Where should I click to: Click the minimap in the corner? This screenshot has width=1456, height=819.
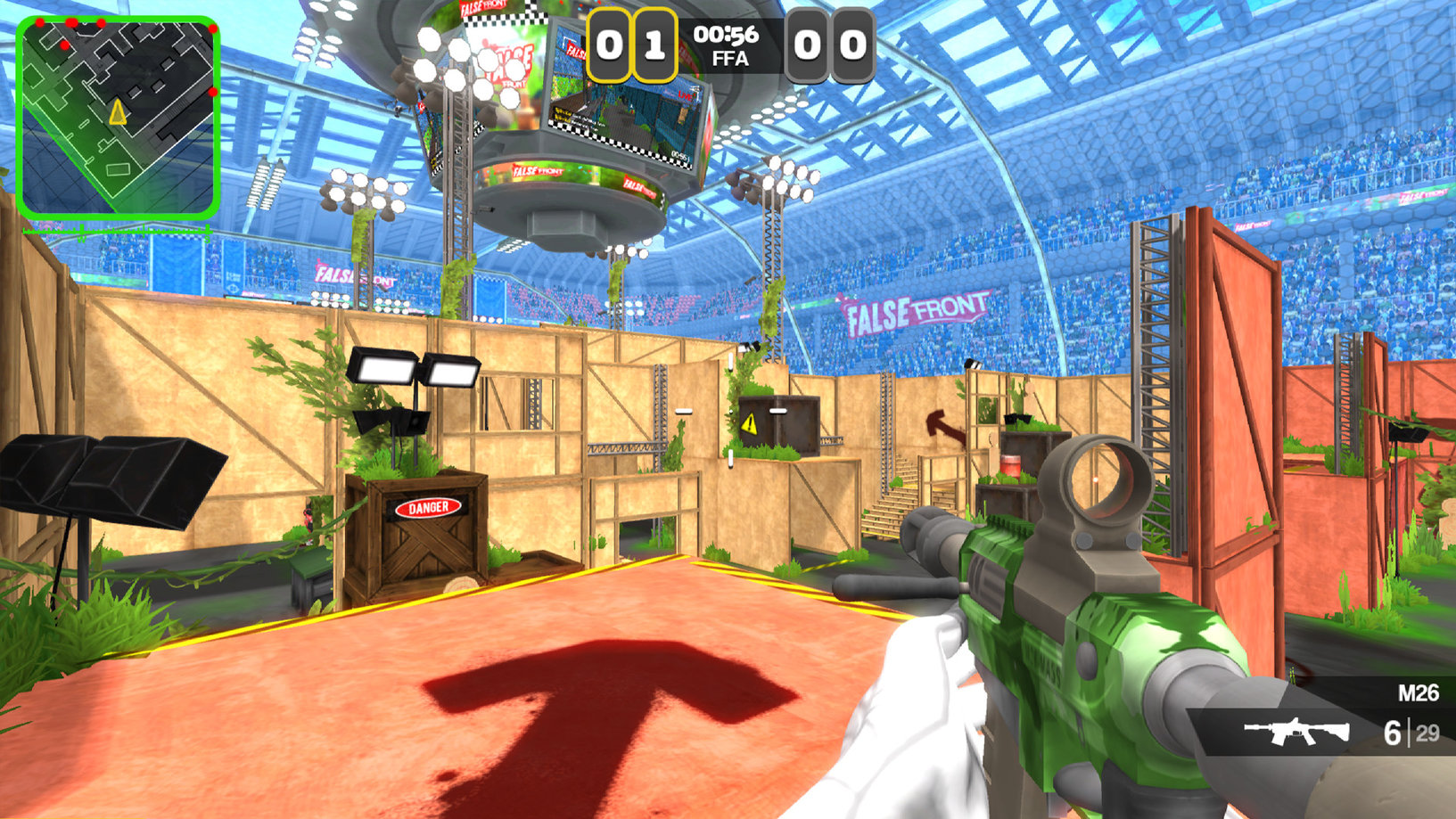[118, 117]
